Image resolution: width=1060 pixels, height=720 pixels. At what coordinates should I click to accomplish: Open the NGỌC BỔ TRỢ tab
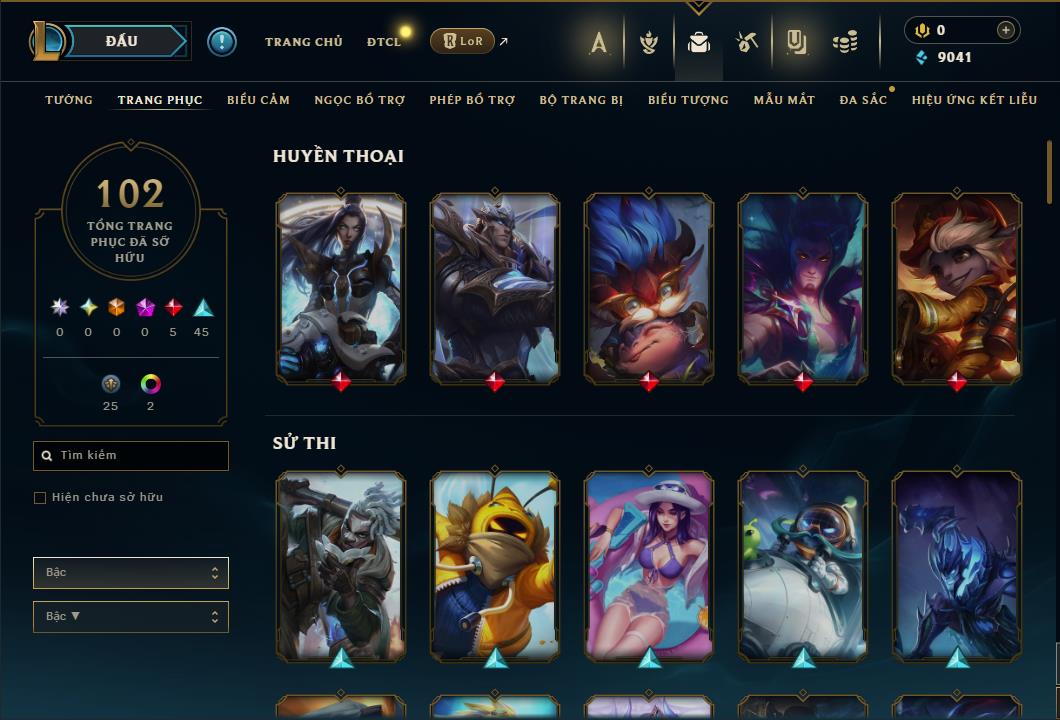359,100
